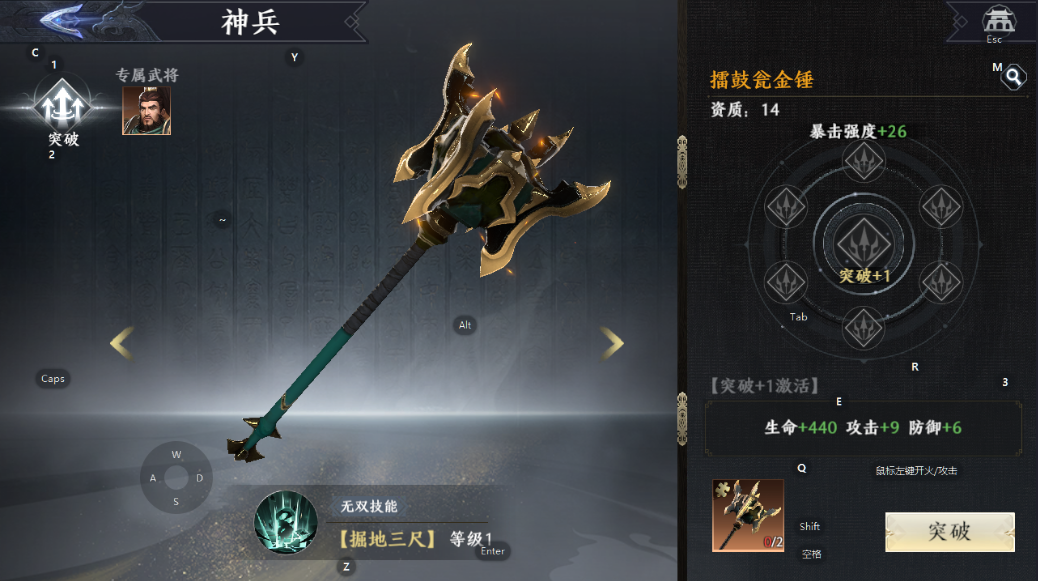Select the hammer material item slot
The image size is (1038, 581).
tap(747, 515)
